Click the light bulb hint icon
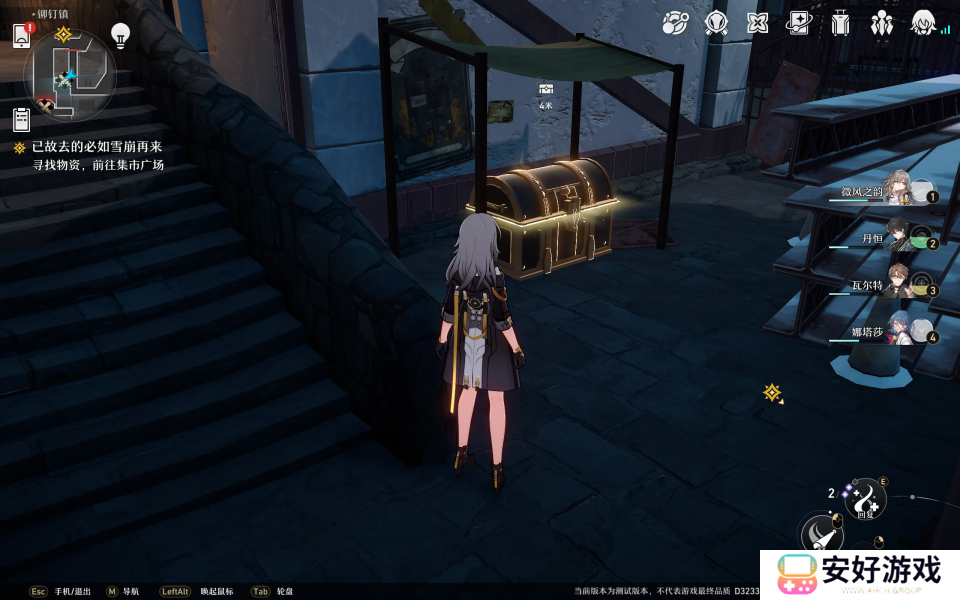 pos(120,36)
